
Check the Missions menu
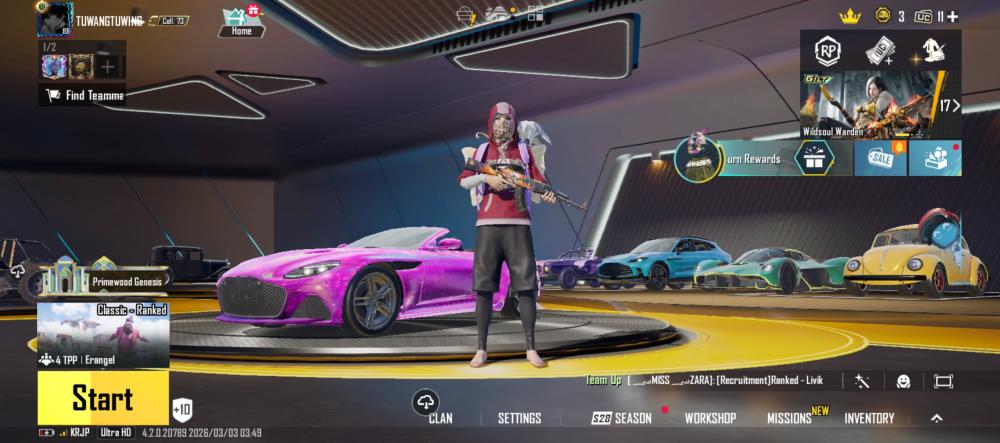[789, 418]
